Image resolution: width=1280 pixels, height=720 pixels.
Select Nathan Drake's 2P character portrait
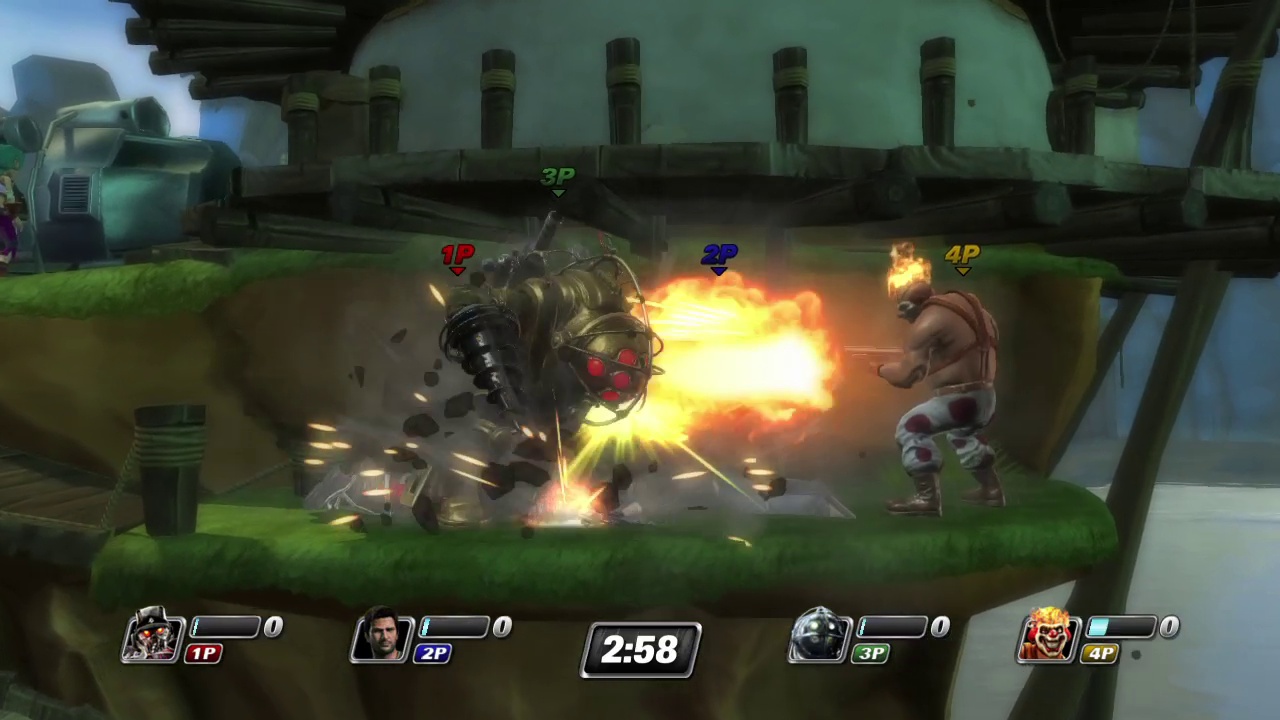click(382, 637)
